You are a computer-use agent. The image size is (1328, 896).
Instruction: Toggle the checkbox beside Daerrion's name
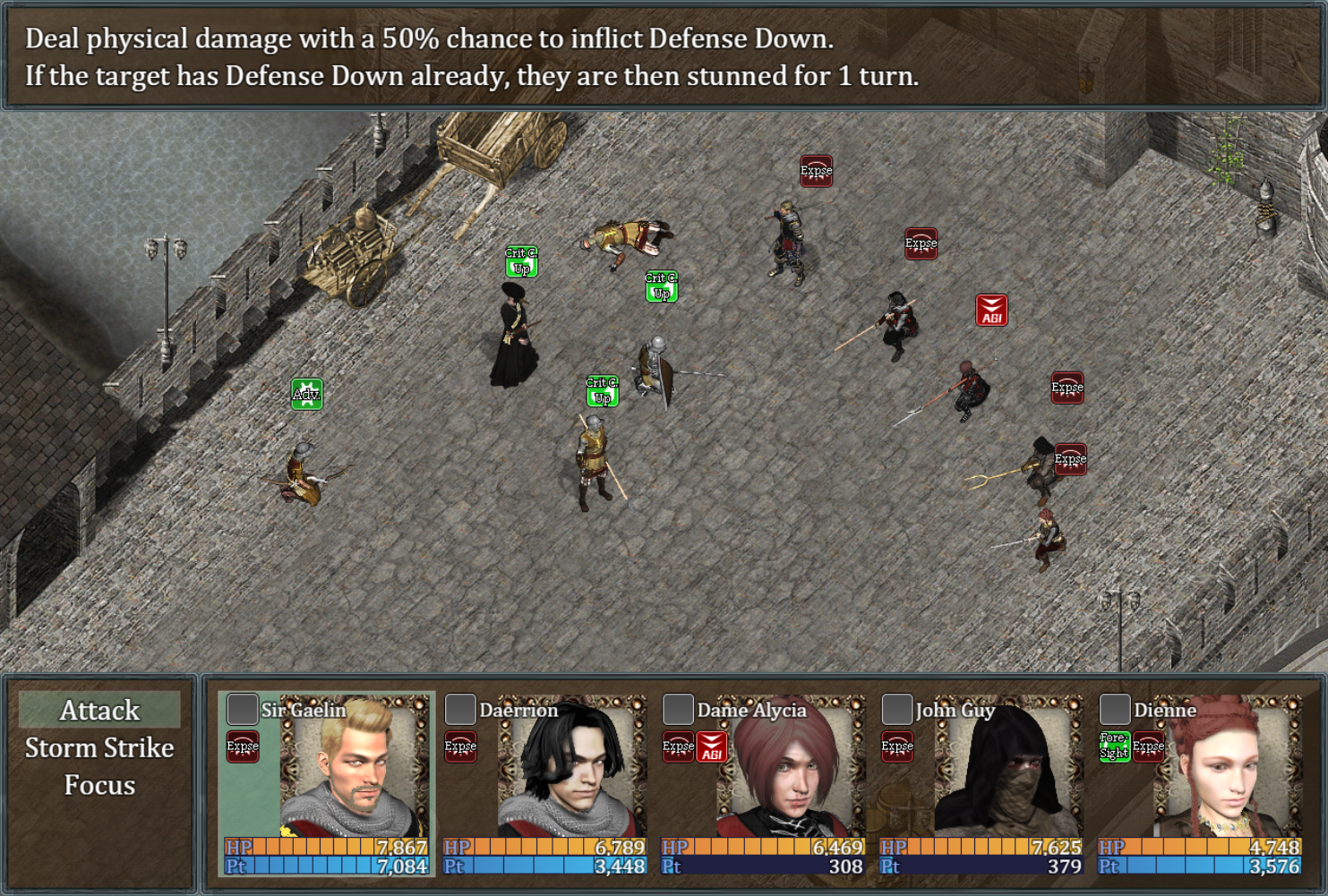(x=460, y=709)
